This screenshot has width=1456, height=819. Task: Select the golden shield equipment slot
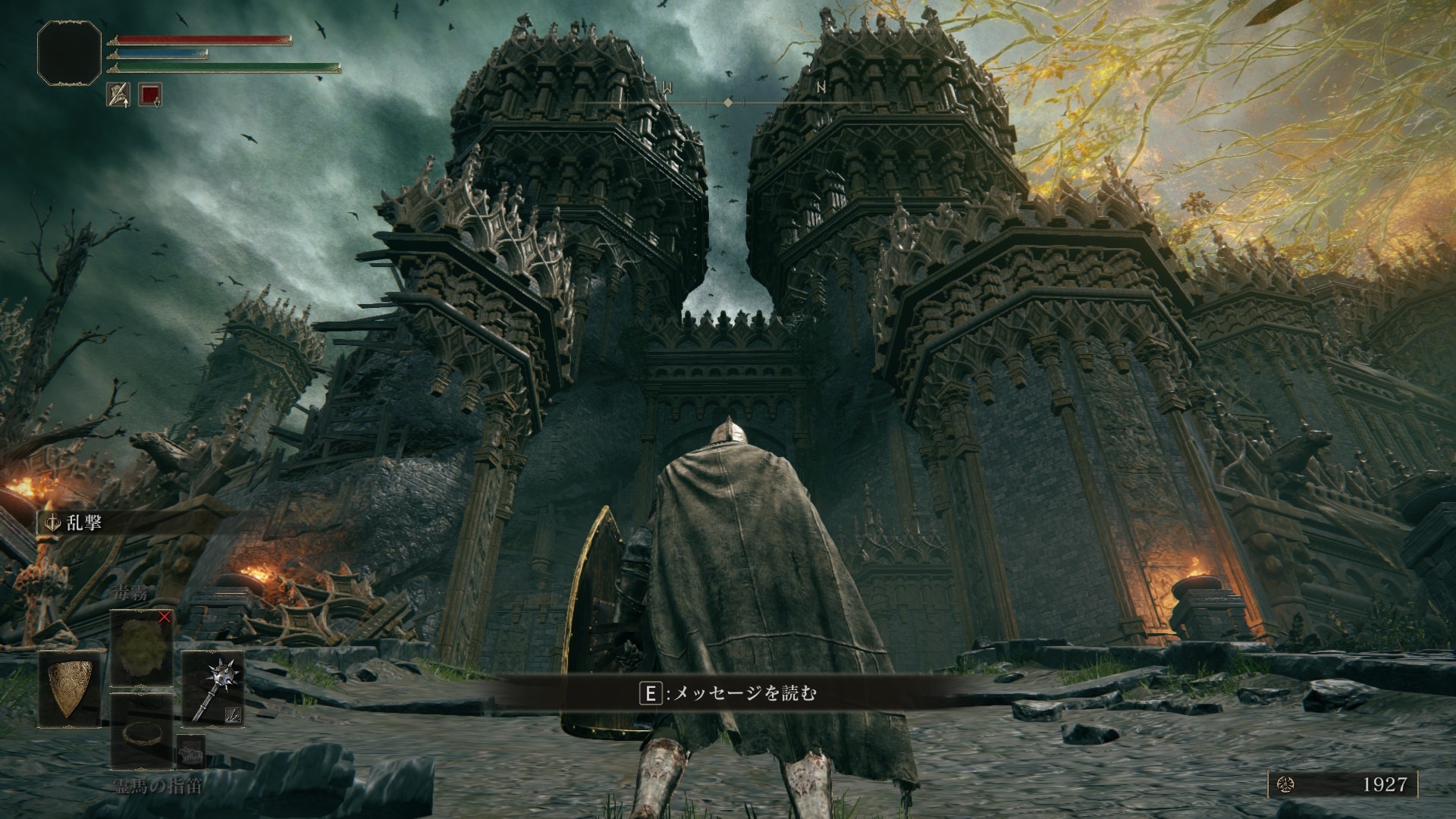point(70,687)
